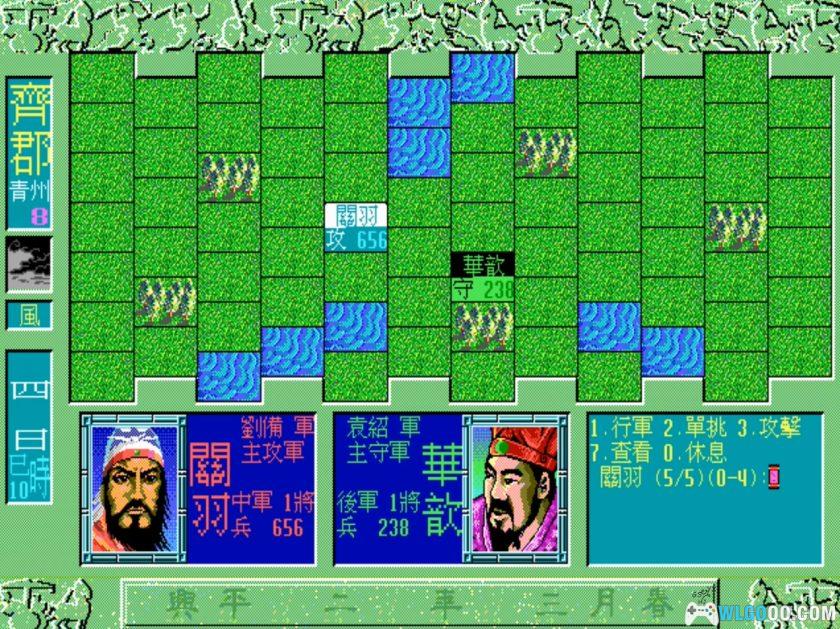Screen dimensions: 840x629
Task: Select the 華歆 defender unit on the board
Action: pyautogui.click(x=482, y=275)
